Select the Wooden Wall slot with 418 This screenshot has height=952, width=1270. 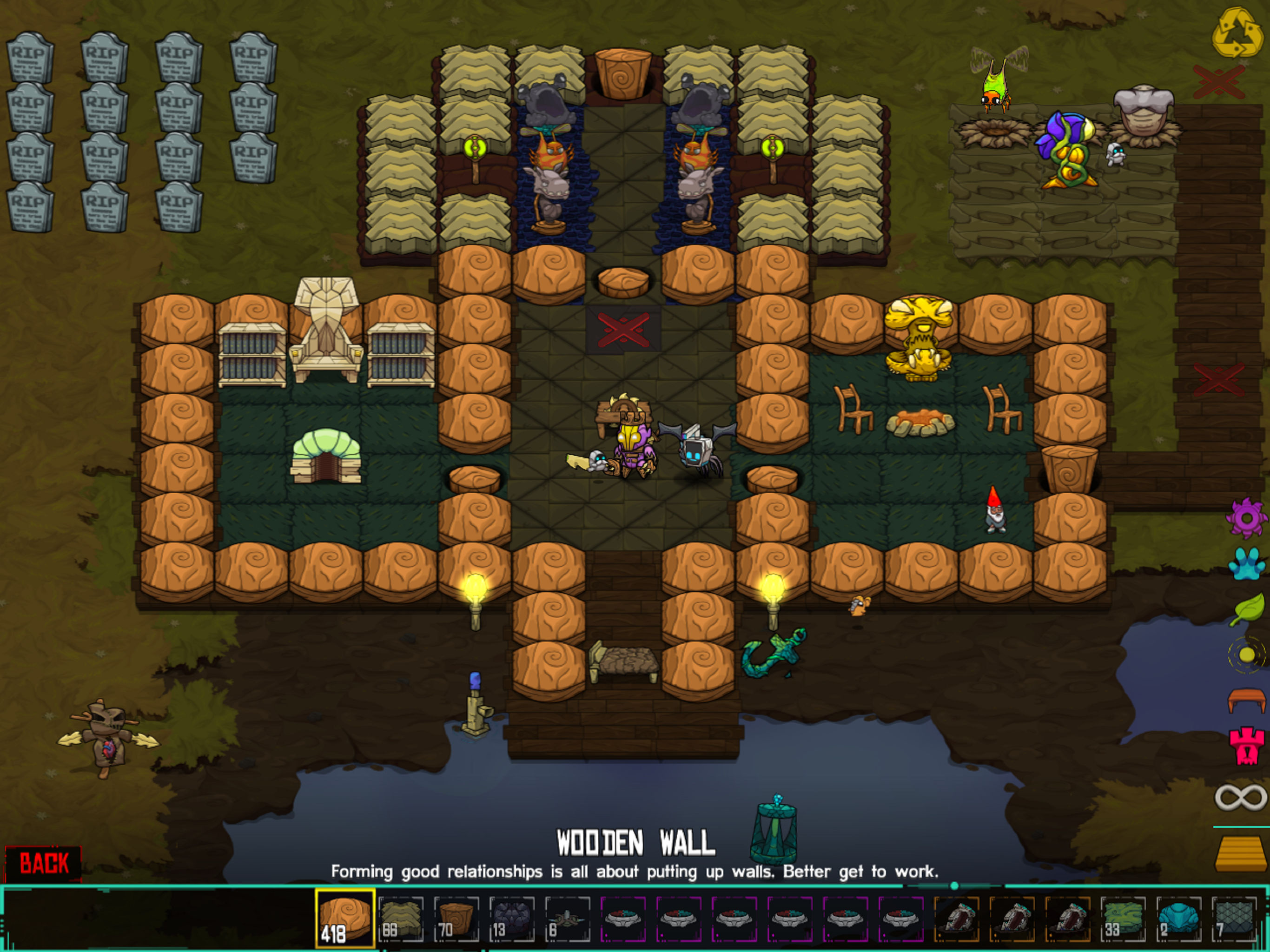coord(344,918)
